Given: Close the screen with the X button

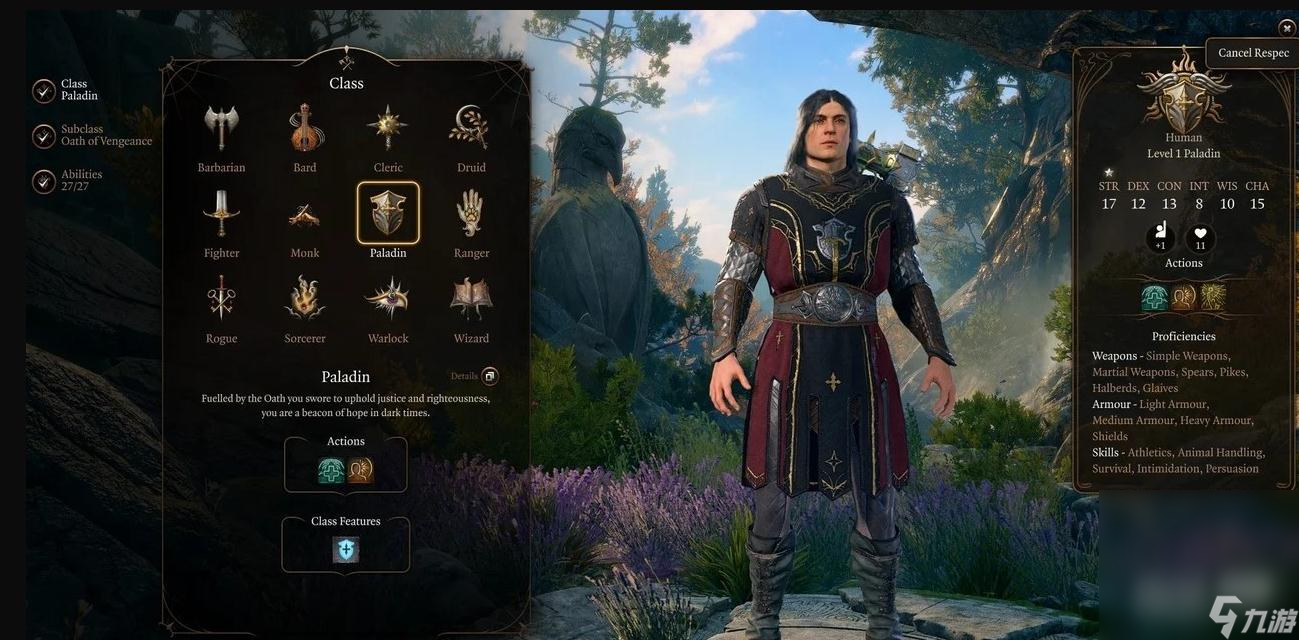Looking at the screenshot, I should 1287,29.
